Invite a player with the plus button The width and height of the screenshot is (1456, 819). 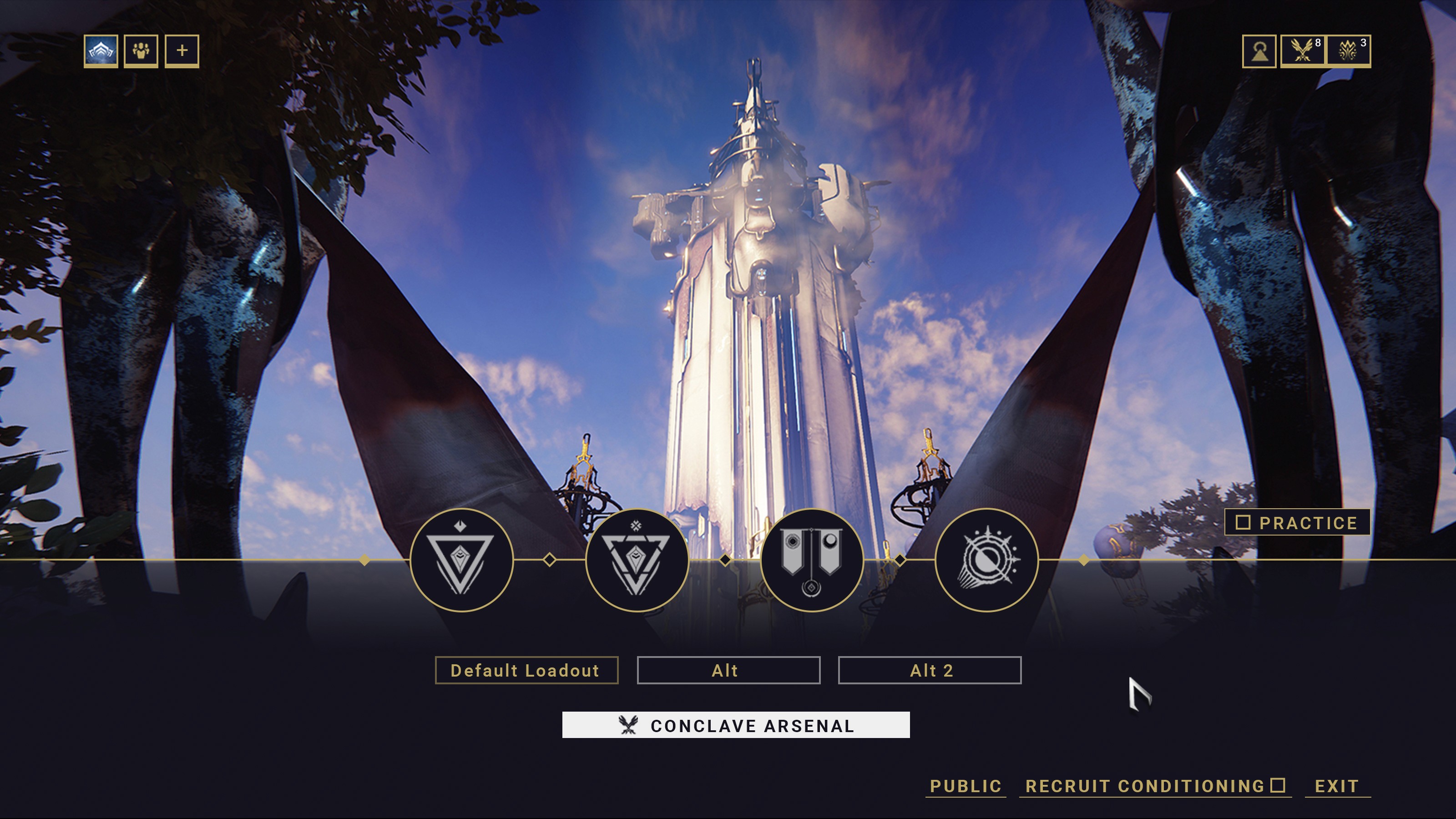[182, 51]
